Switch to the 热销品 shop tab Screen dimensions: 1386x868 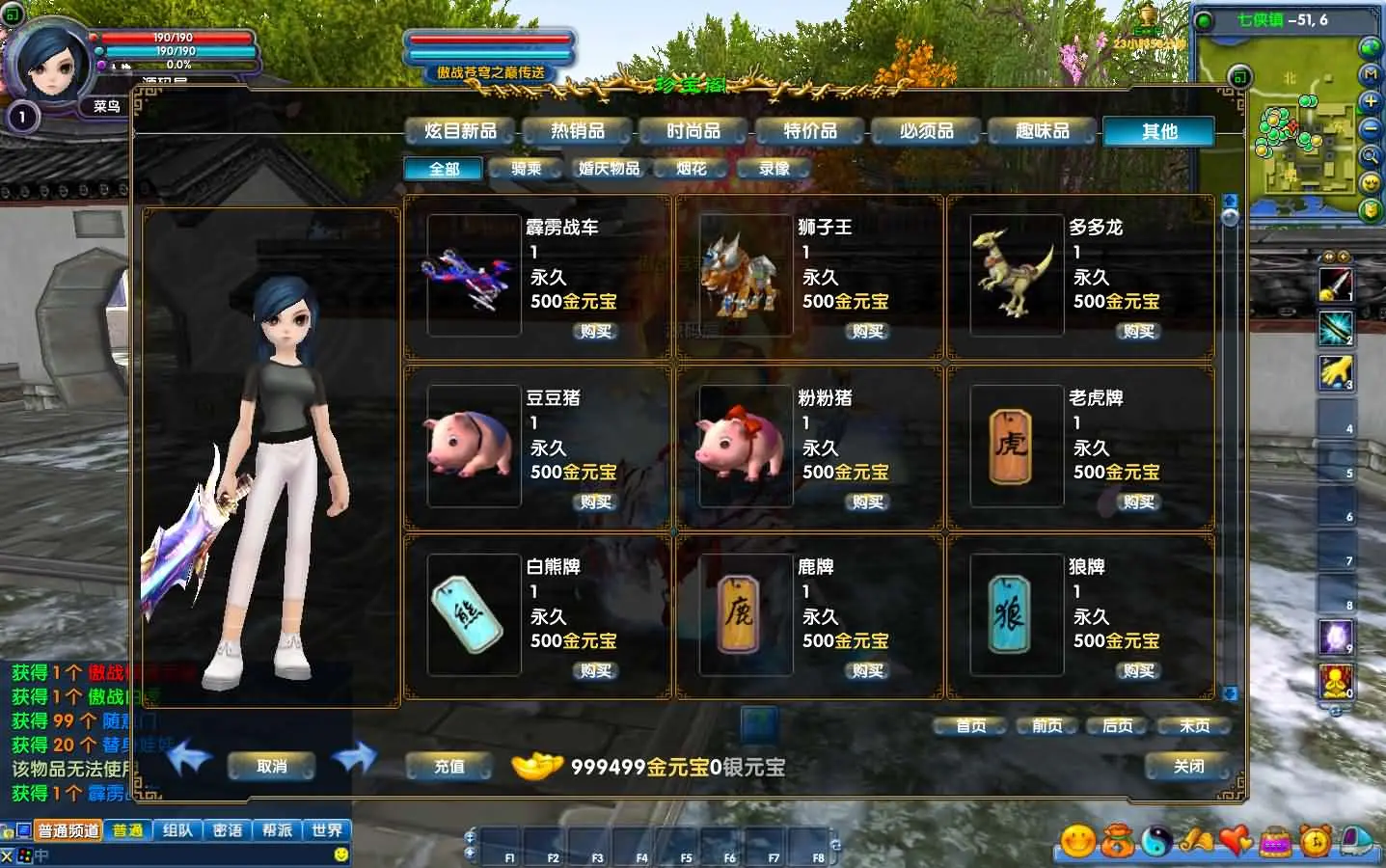click(576, 131)
